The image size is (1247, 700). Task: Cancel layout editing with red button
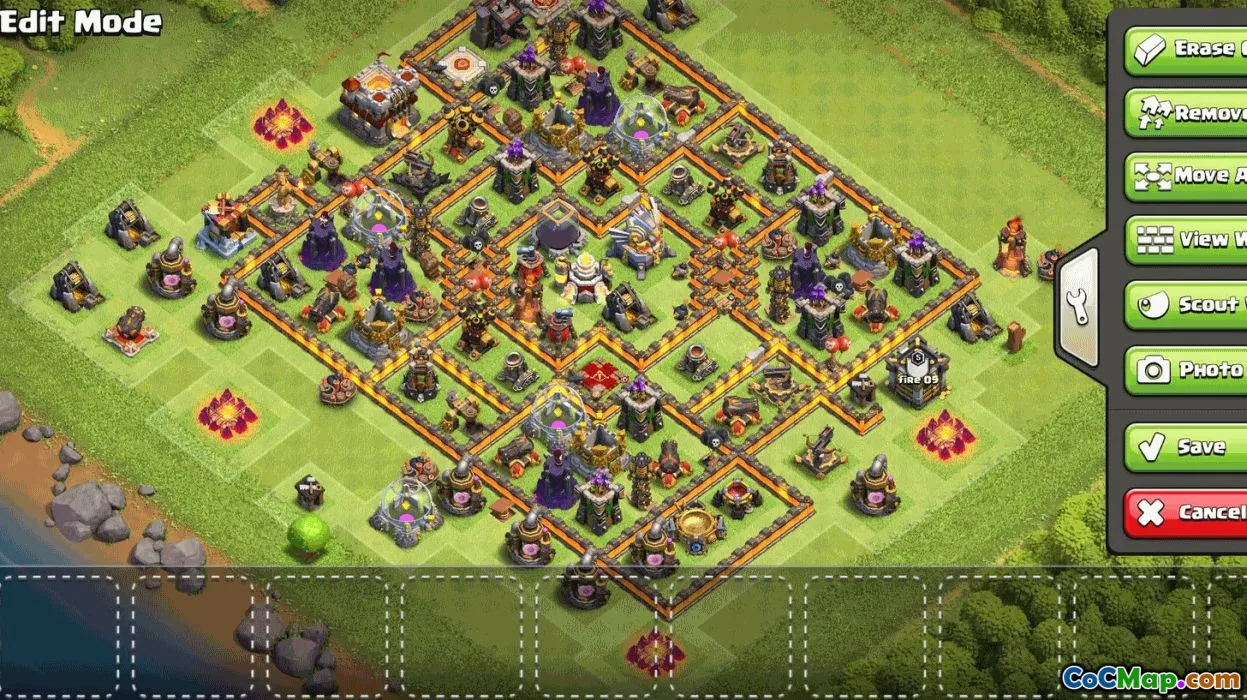(x=1188, y=512)
